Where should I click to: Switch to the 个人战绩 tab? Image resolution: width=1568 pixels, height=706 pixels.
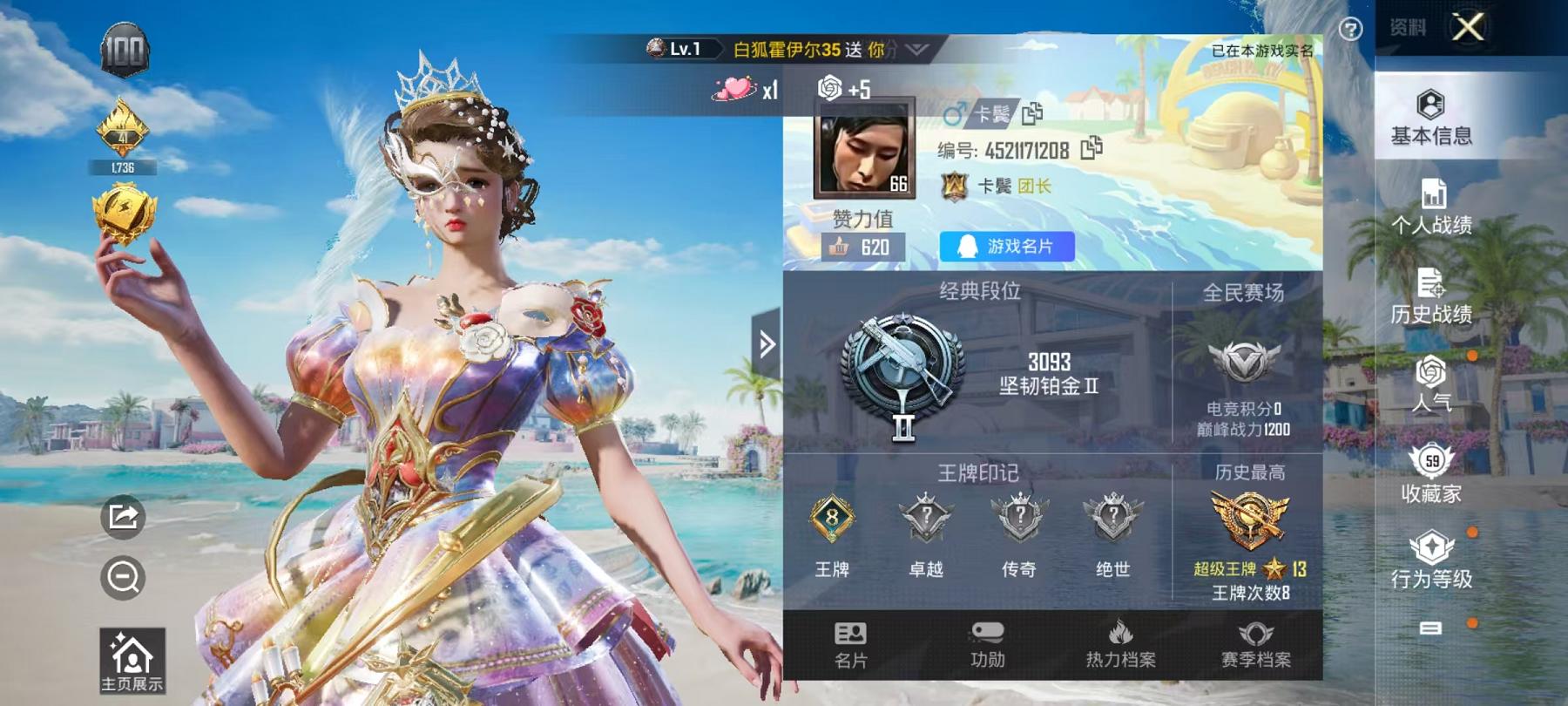[x=1434, y=207]
